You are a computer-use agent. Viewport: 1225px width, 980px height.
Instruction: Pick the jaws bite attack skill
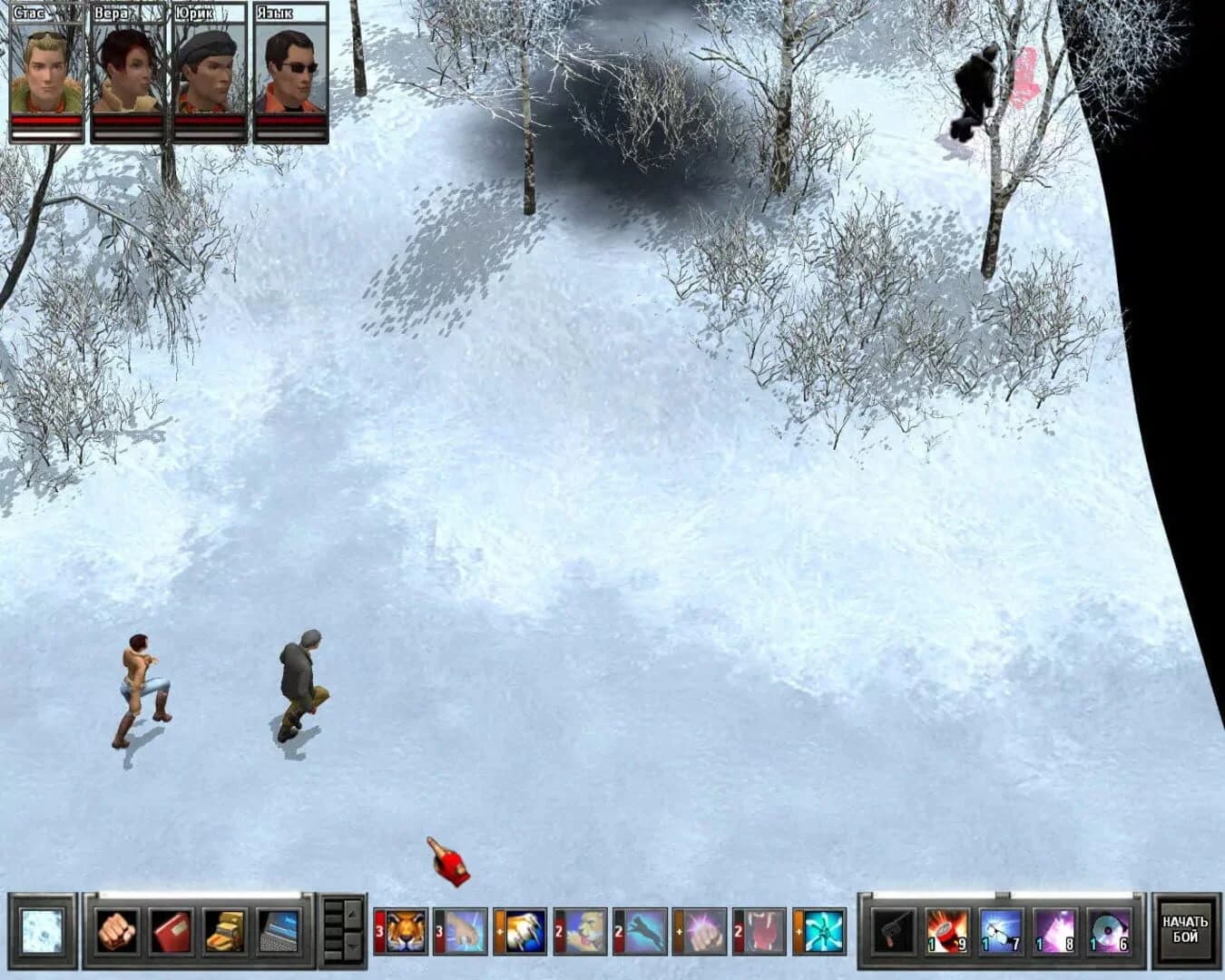[765, 932]
